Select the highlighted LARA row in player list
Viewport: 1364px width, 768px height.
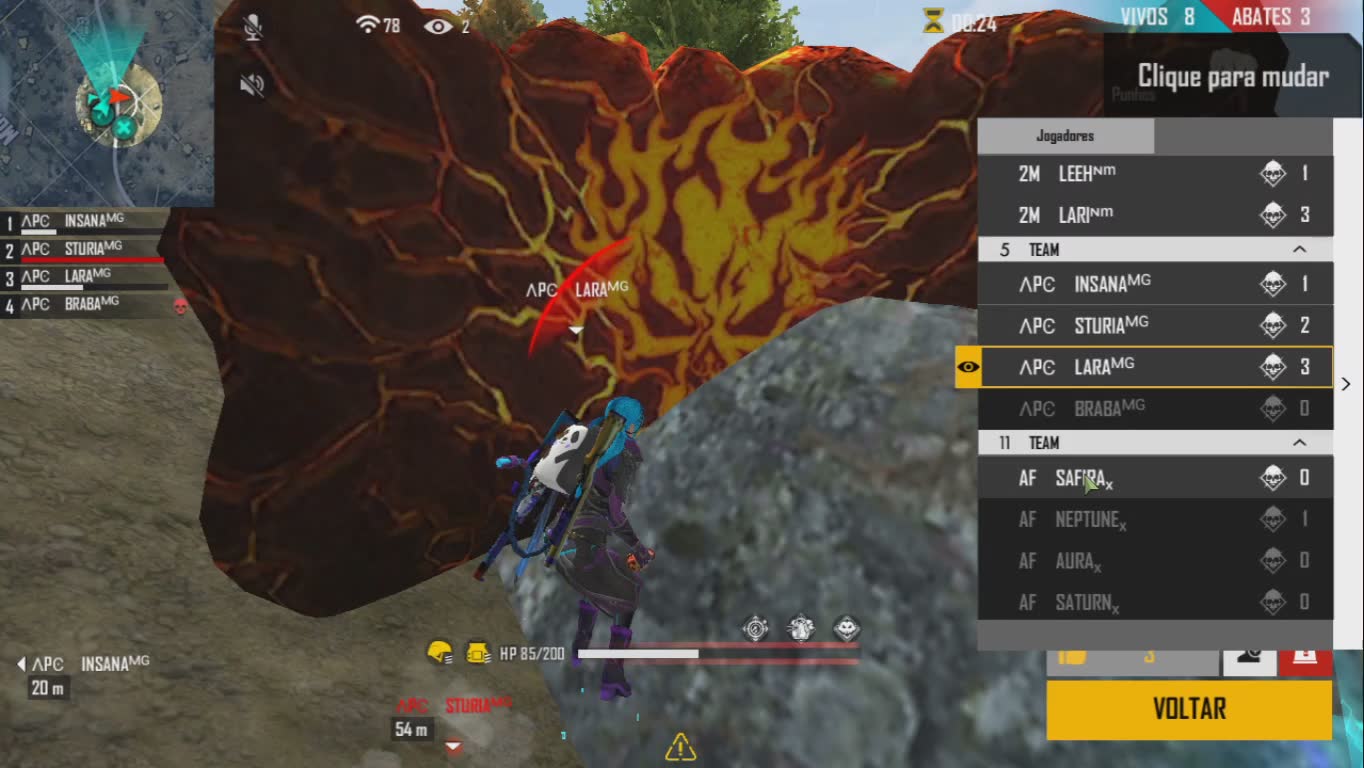pyautogui.click(x=1154, y=367)
